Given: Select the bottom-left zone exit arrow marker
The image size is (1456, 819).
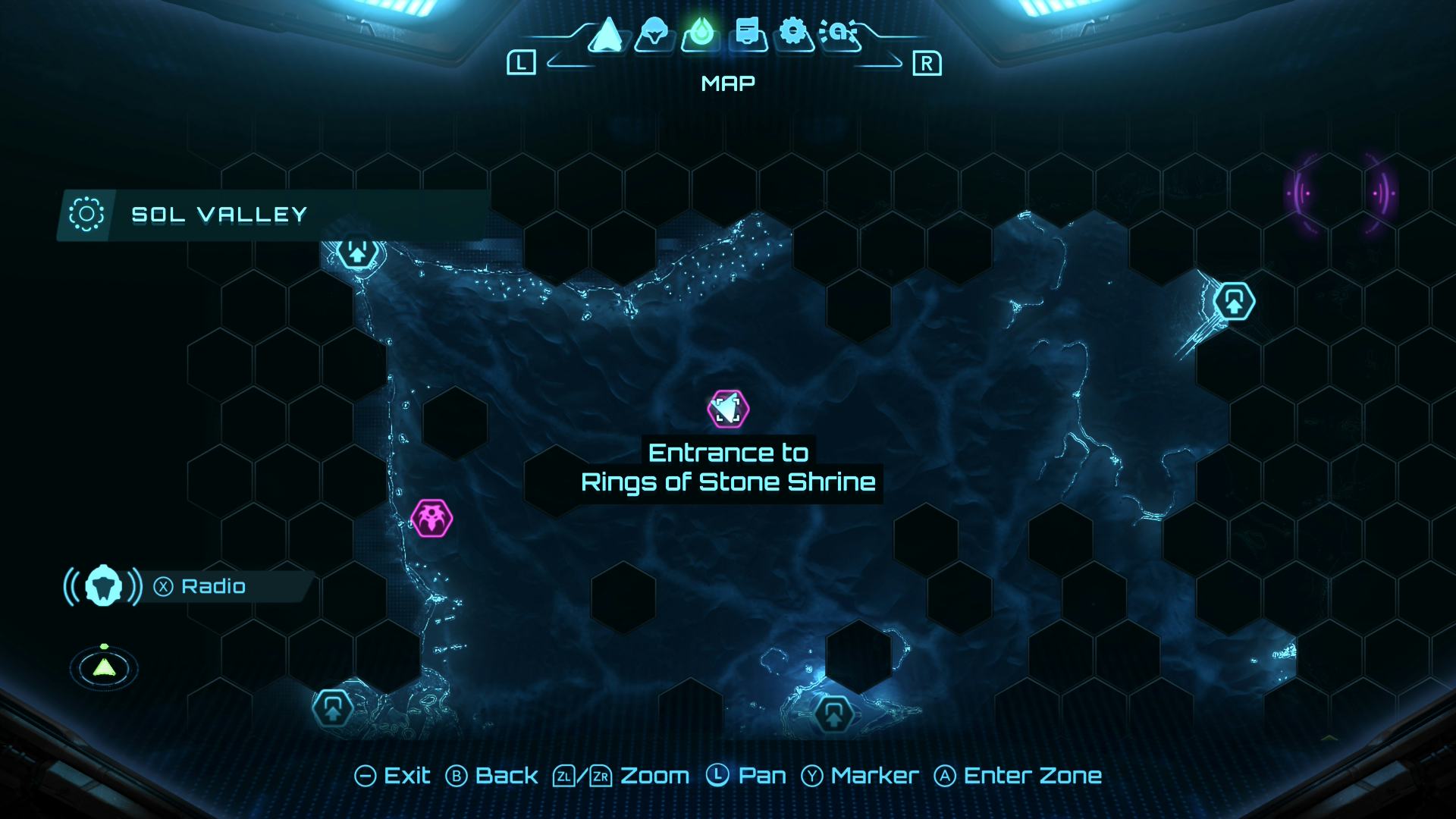Looking at the screenshot, I should click(x=333, y=709).
